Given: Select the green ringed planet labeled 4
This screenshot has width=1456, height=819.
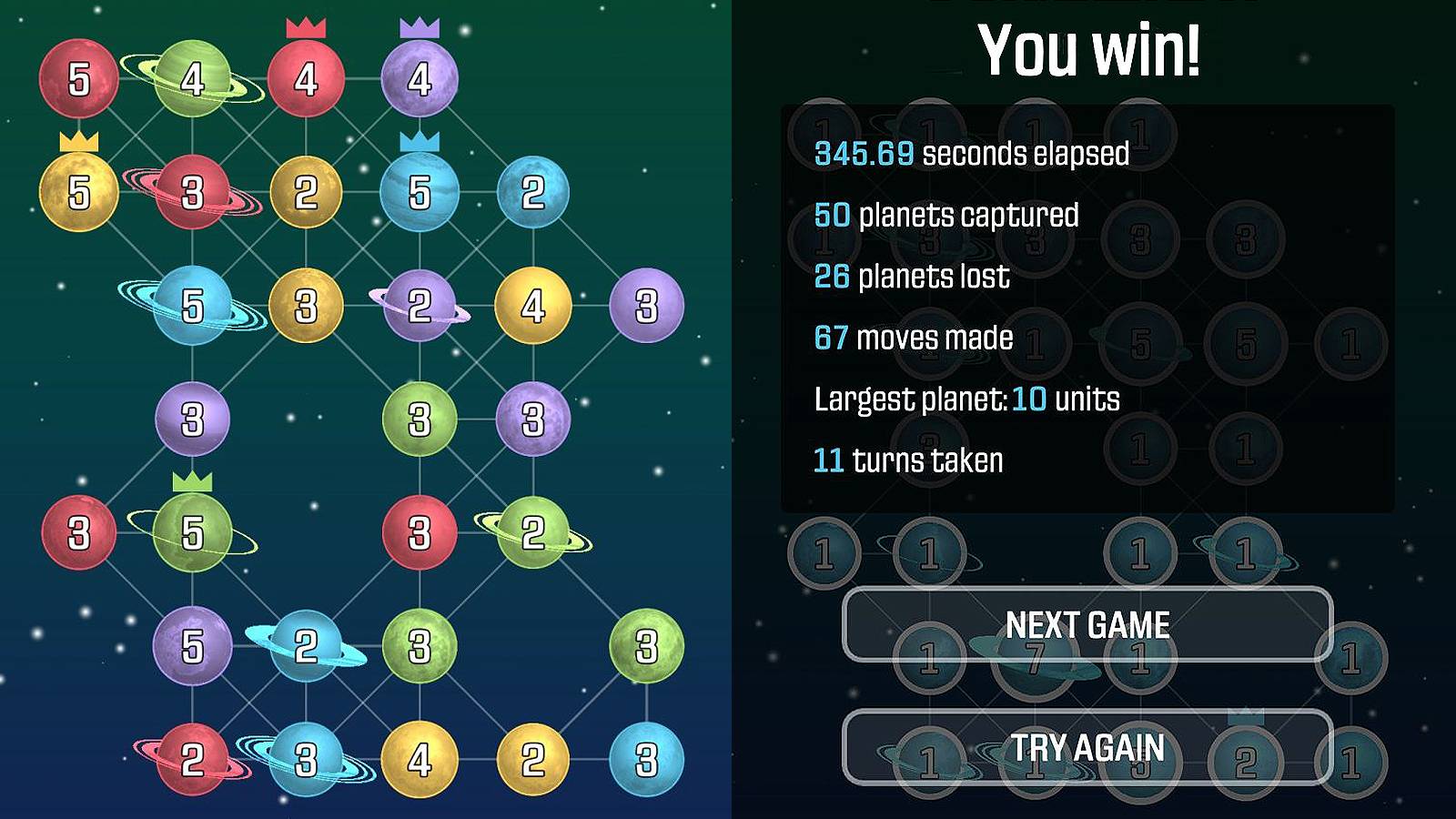Looking at the screenshot, I should coord(193,77).
